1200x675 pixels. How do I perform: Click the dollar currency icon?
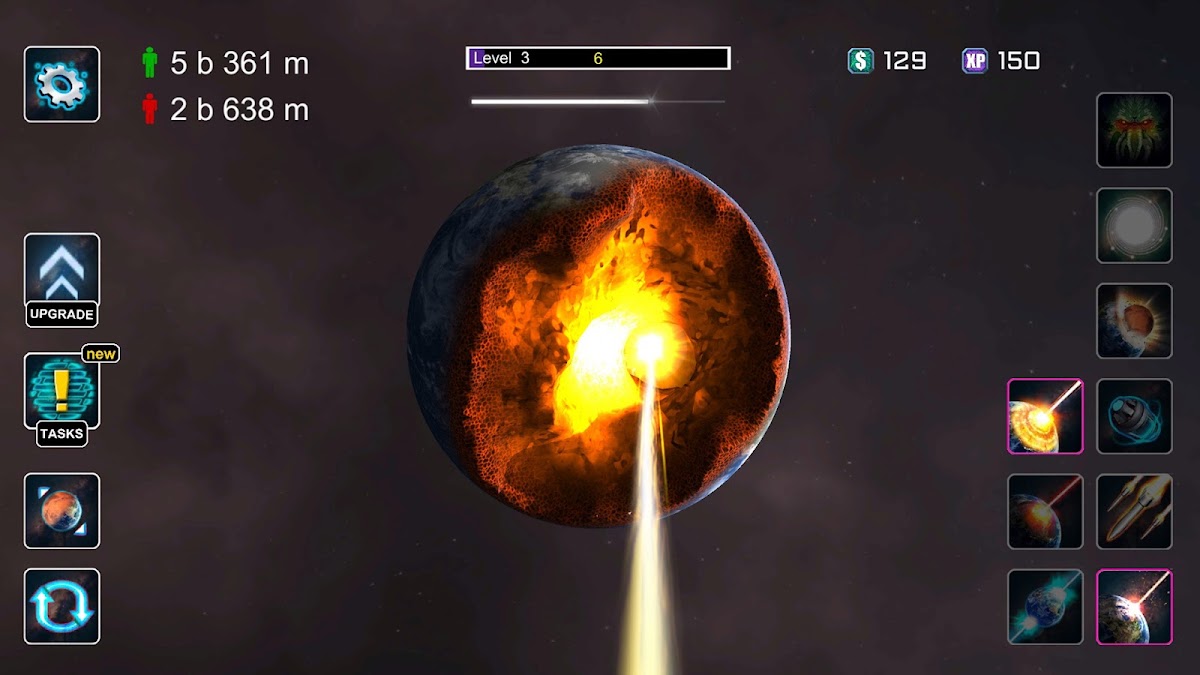point(860,61)
